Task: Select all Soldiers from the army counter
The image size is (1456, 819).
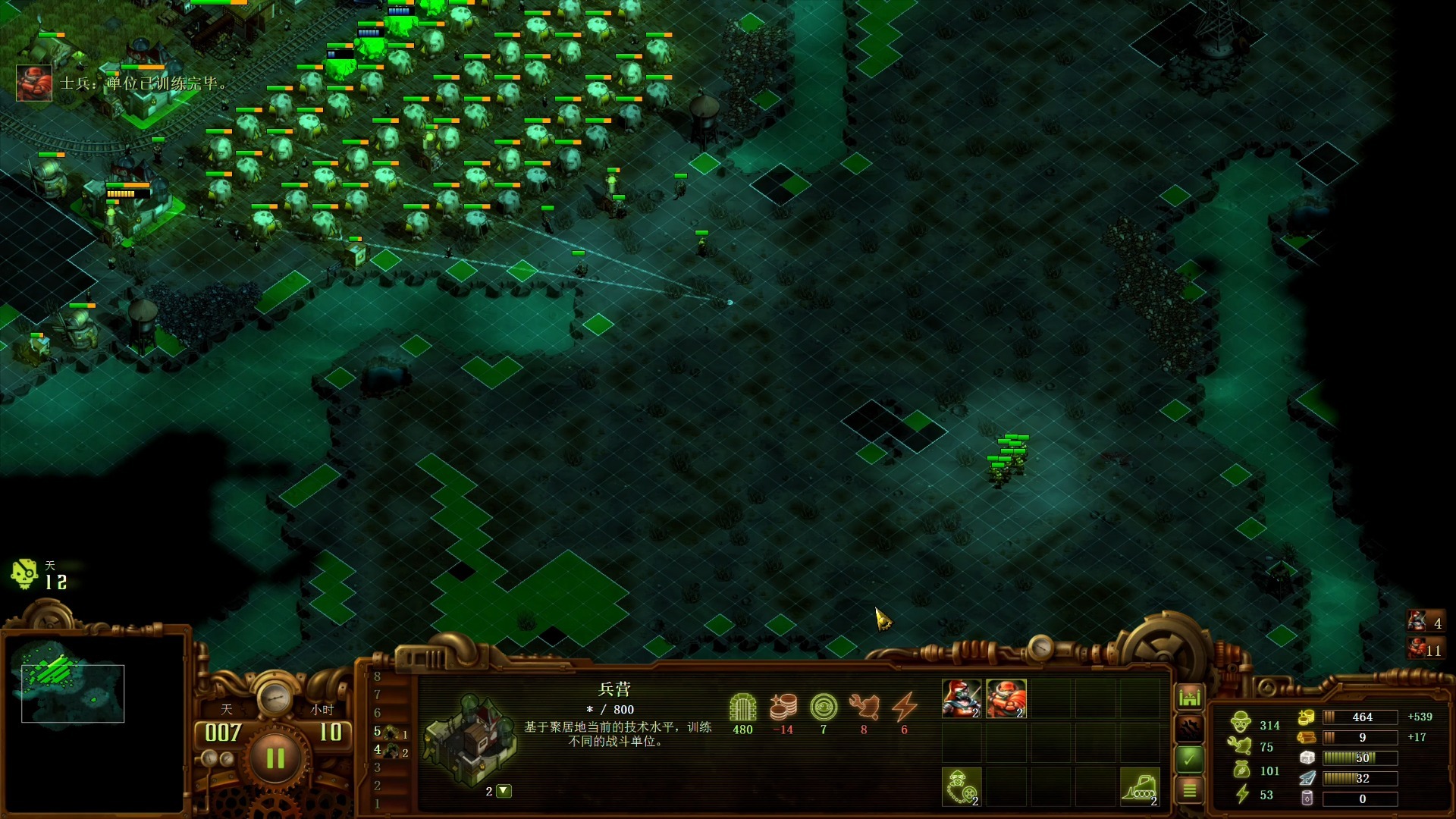Action: coord(1425,649)
